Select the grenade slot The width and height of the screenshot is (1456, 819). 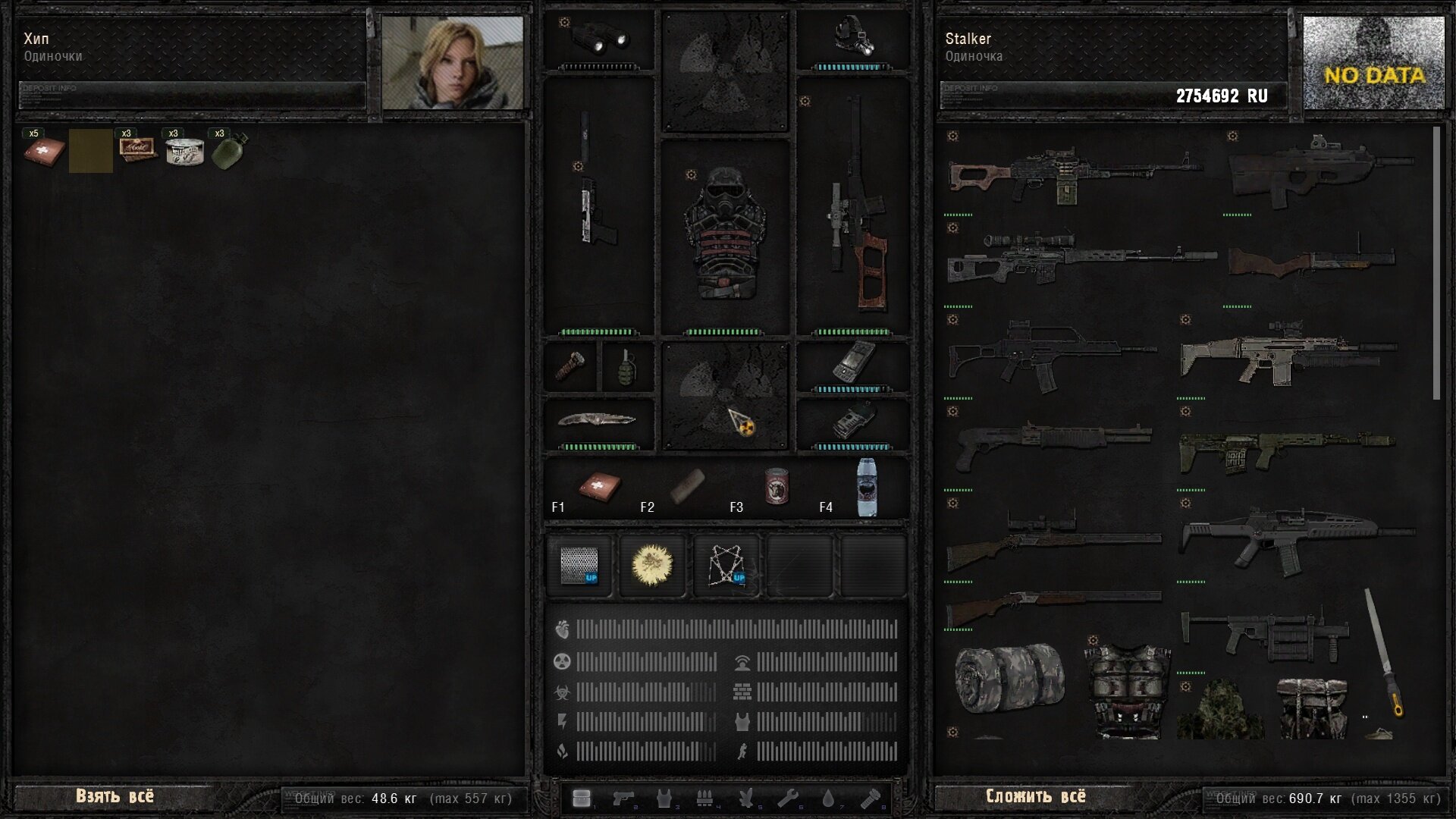point(626,367)
